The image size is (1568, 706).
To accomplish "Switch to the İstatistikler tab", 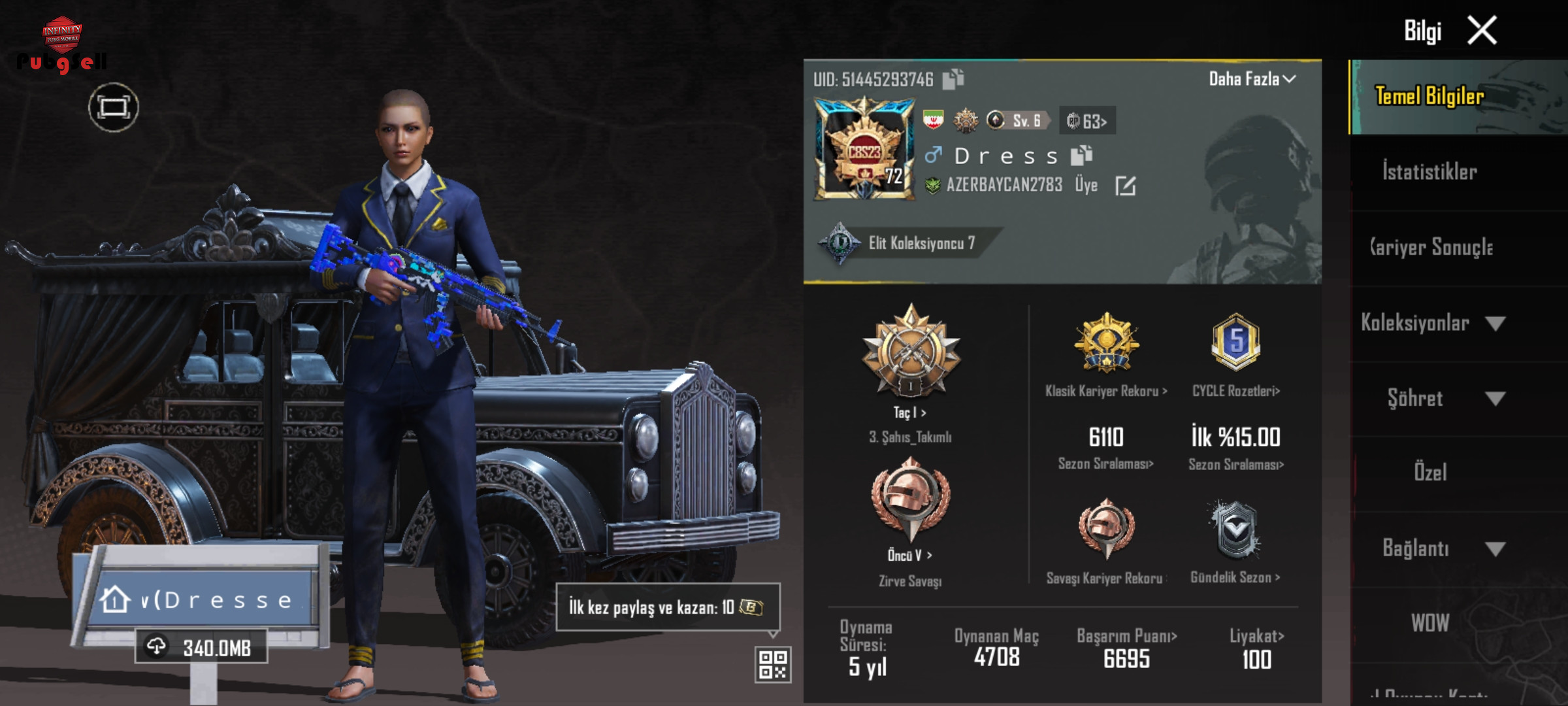I will coord(1429,172).
